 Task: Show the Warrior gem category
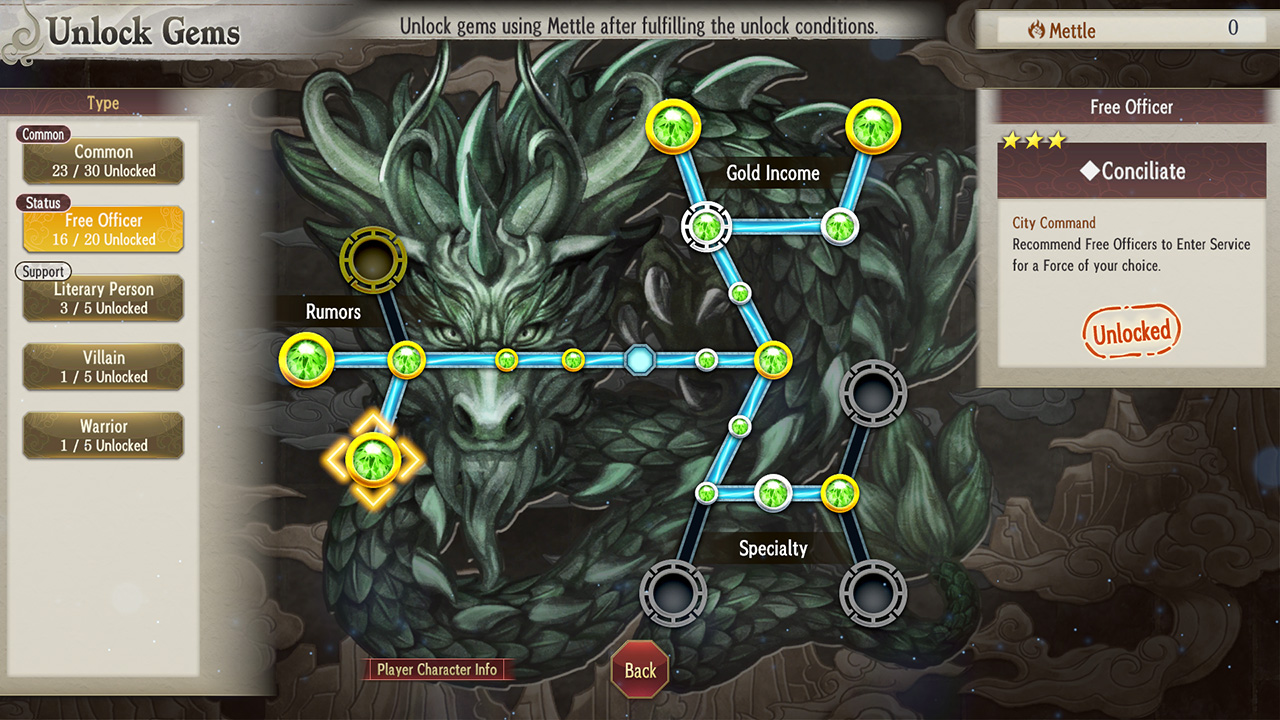click(103, 436)
